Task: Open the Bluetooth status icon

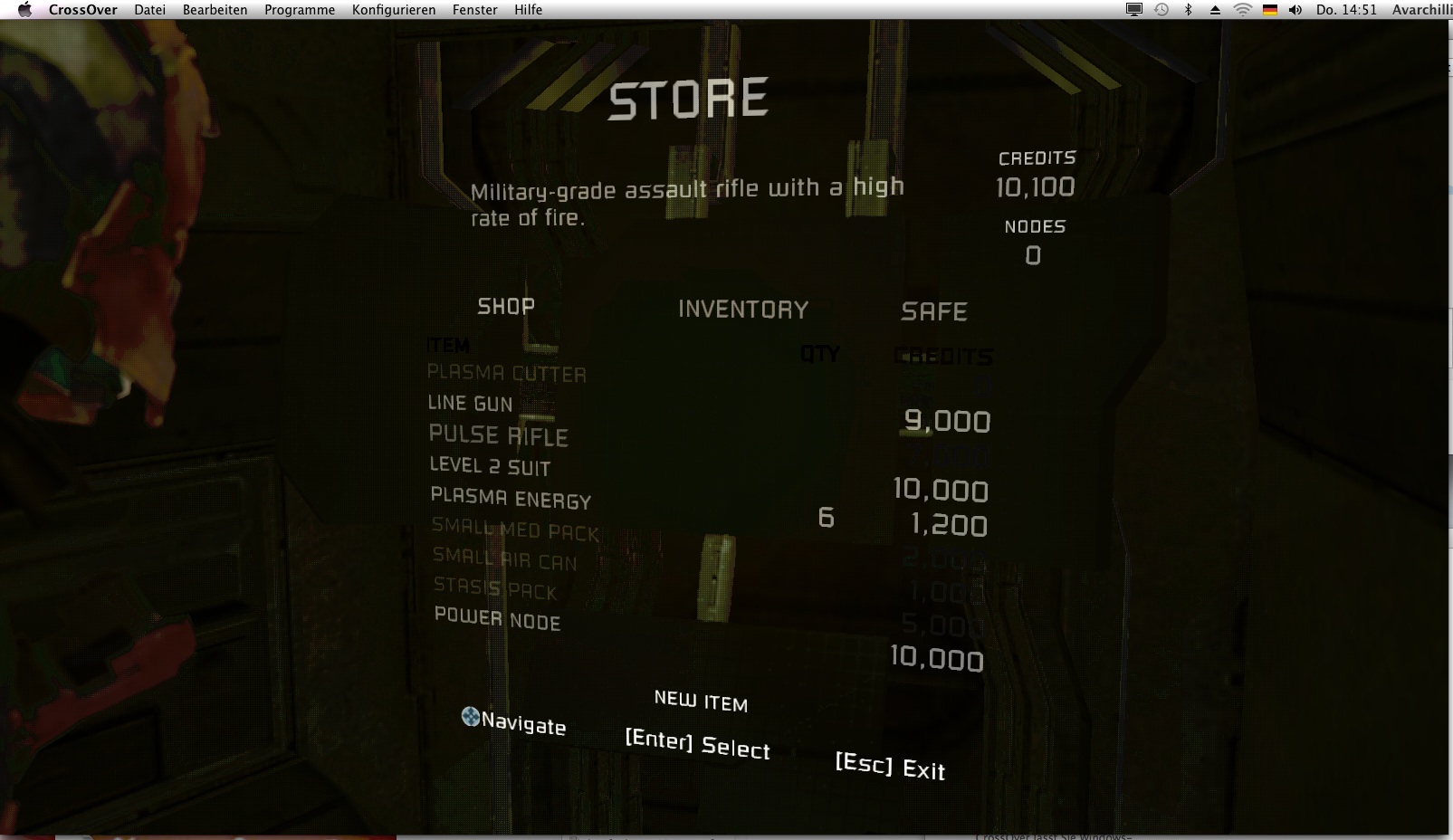Action: (1187, 10)
